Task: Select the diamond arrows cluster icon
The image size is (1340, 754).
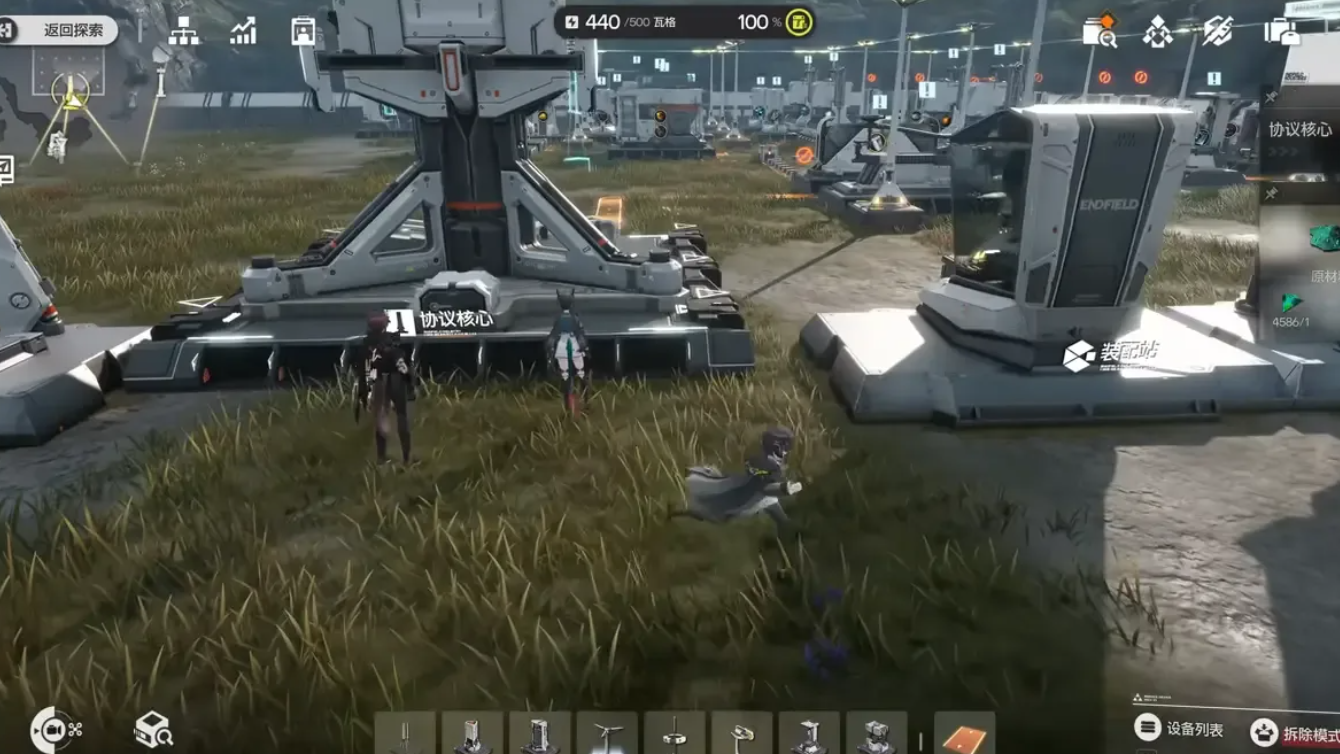Action: [1157, 32]
